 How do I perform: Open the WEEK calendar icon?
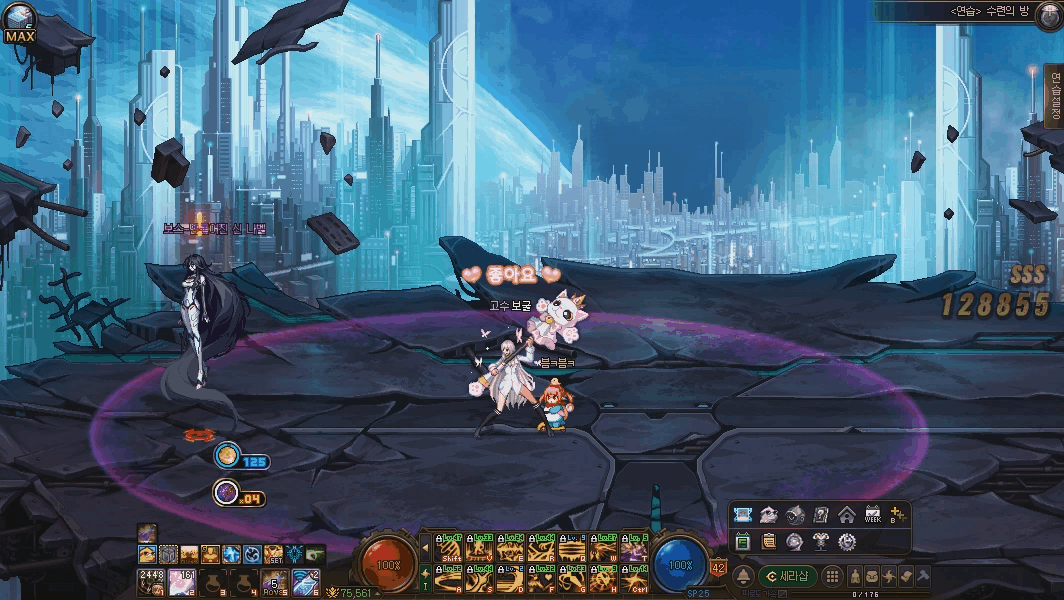(x=872, y=515)
